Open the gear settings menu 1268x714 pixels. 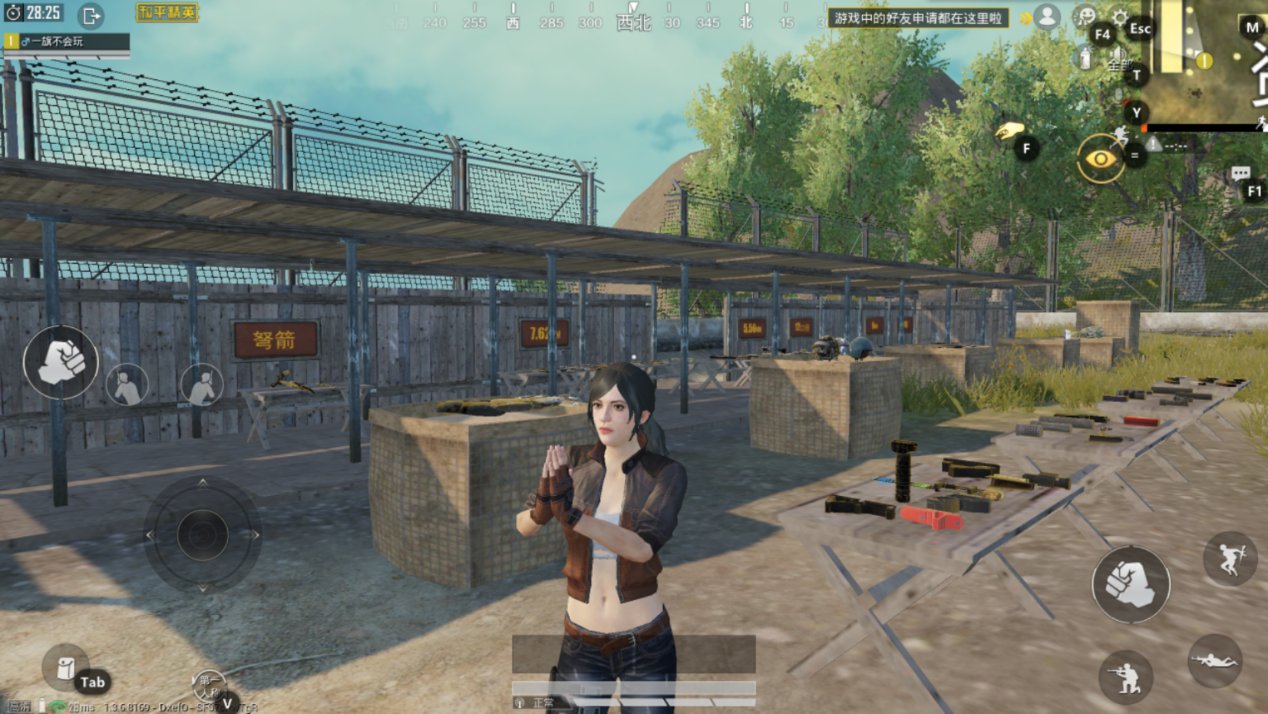pos(1120,18)
